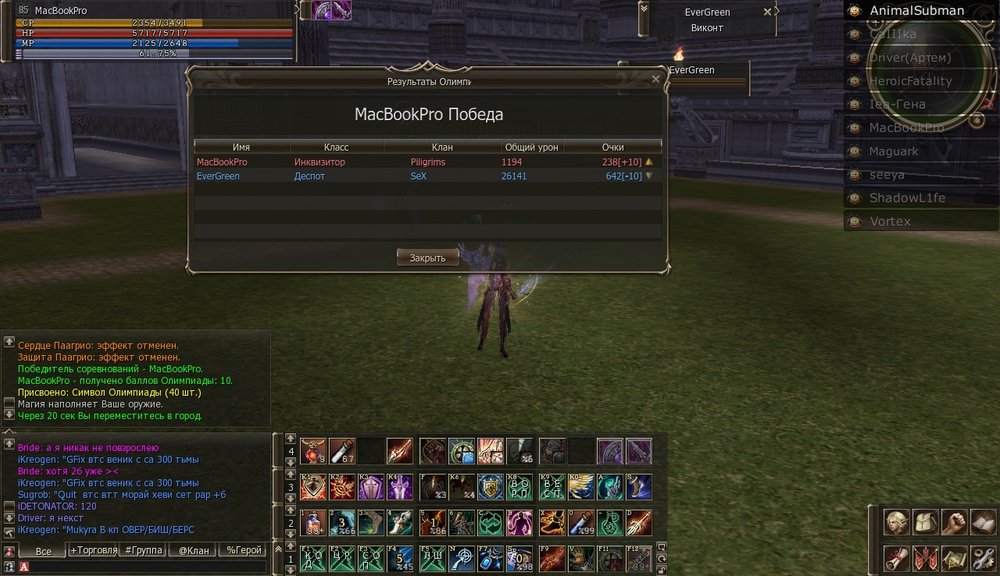This screenshot has width=1000, height=576.
Task: Close the Olympiad results window with X
Action: coord(655,79)
